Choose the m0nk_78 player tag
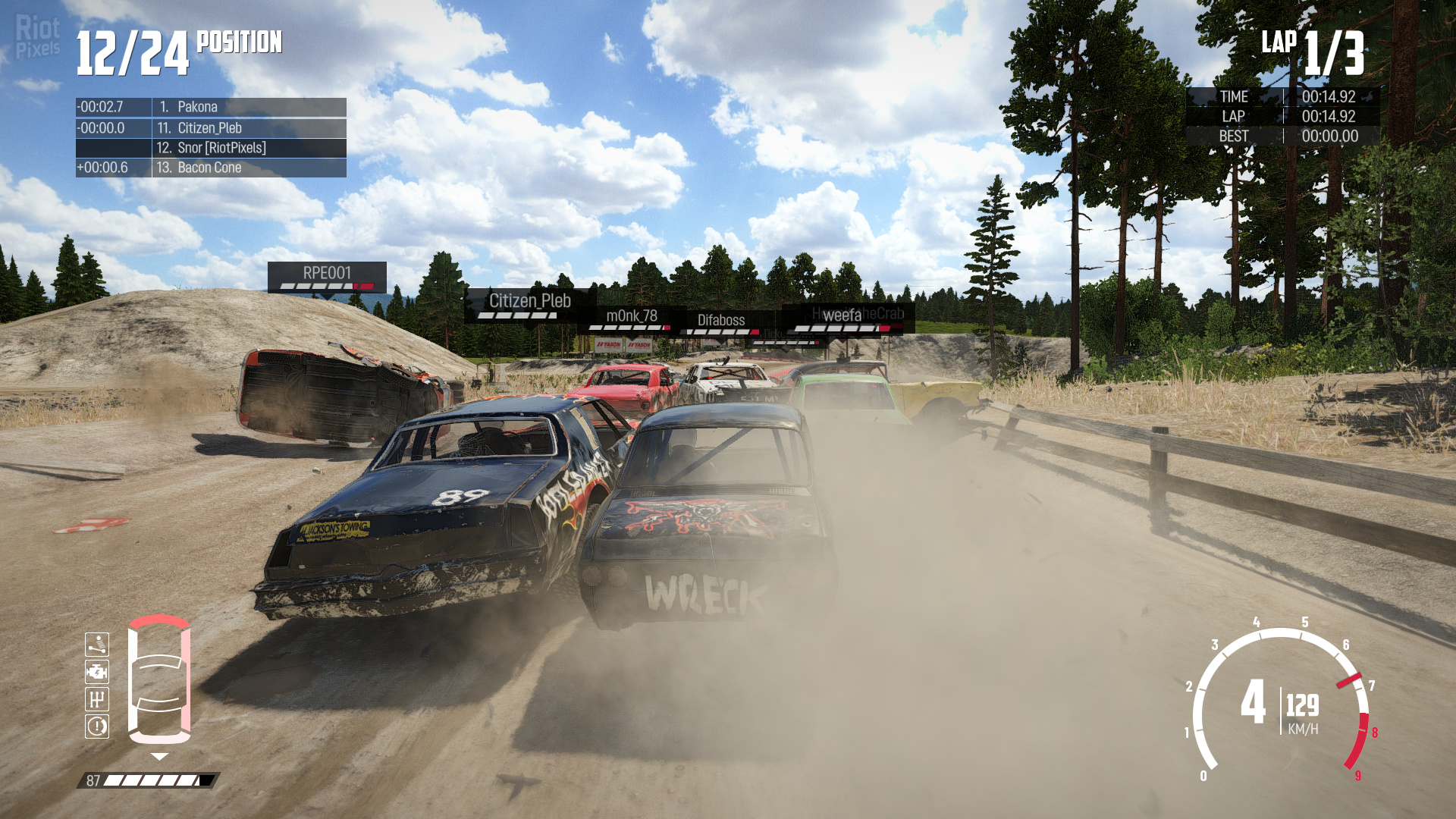This screenshot has height=819, width=1456. point(631,318)
